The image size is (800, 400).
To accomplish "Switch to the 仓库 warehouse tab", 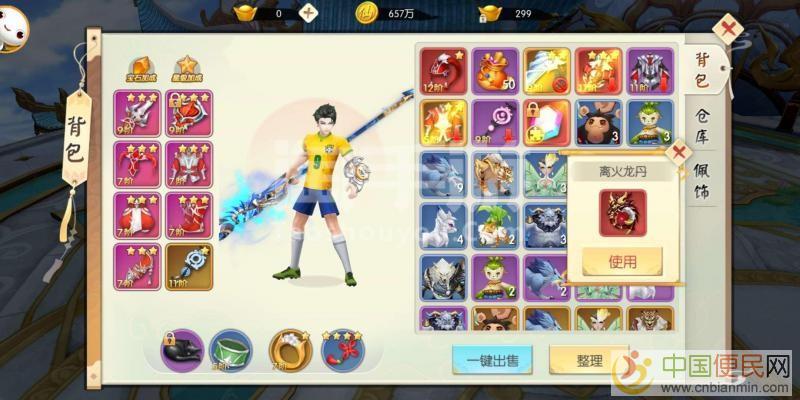I will pyautogui.click(x=704, y=130).
